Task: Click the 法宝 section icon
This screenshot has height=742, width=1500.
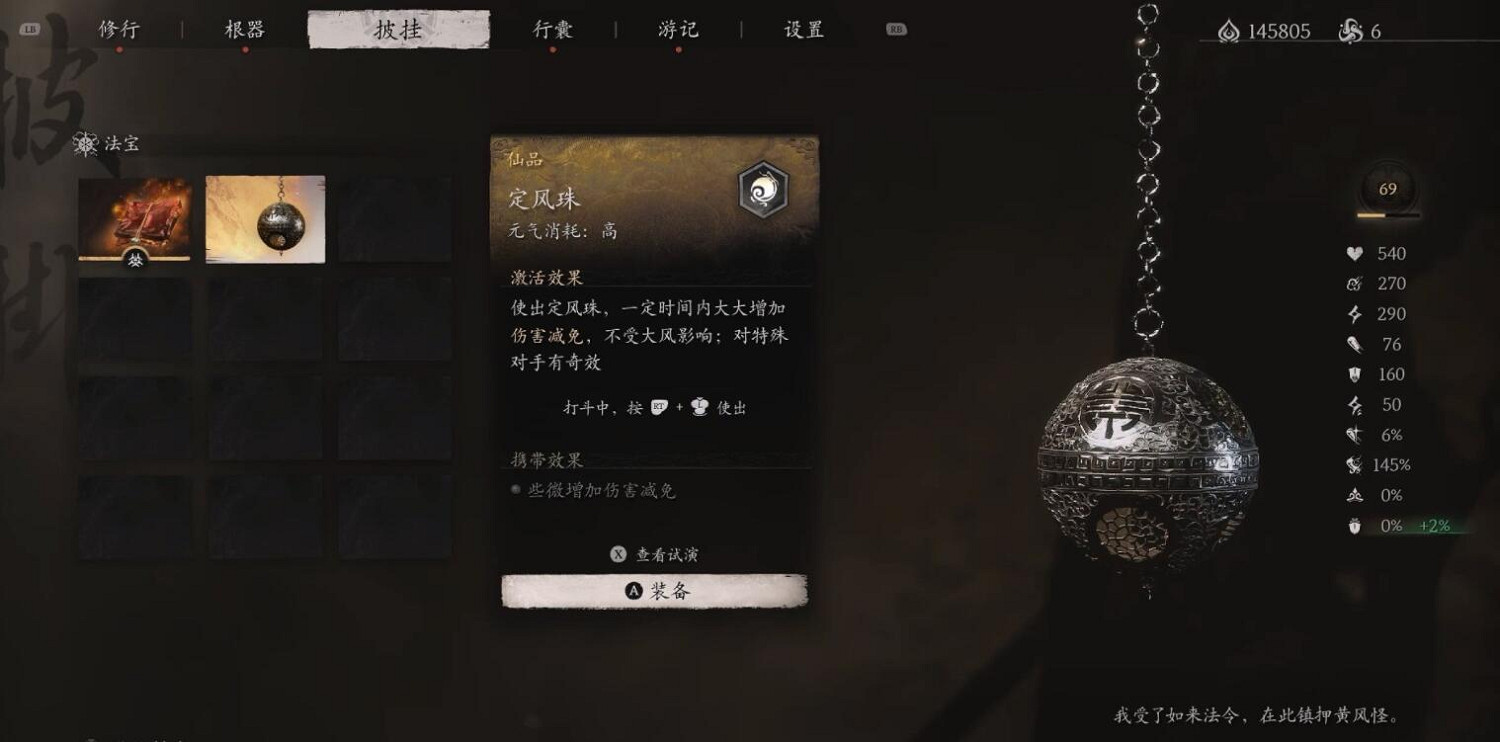Action: click(x=84, y=145)
